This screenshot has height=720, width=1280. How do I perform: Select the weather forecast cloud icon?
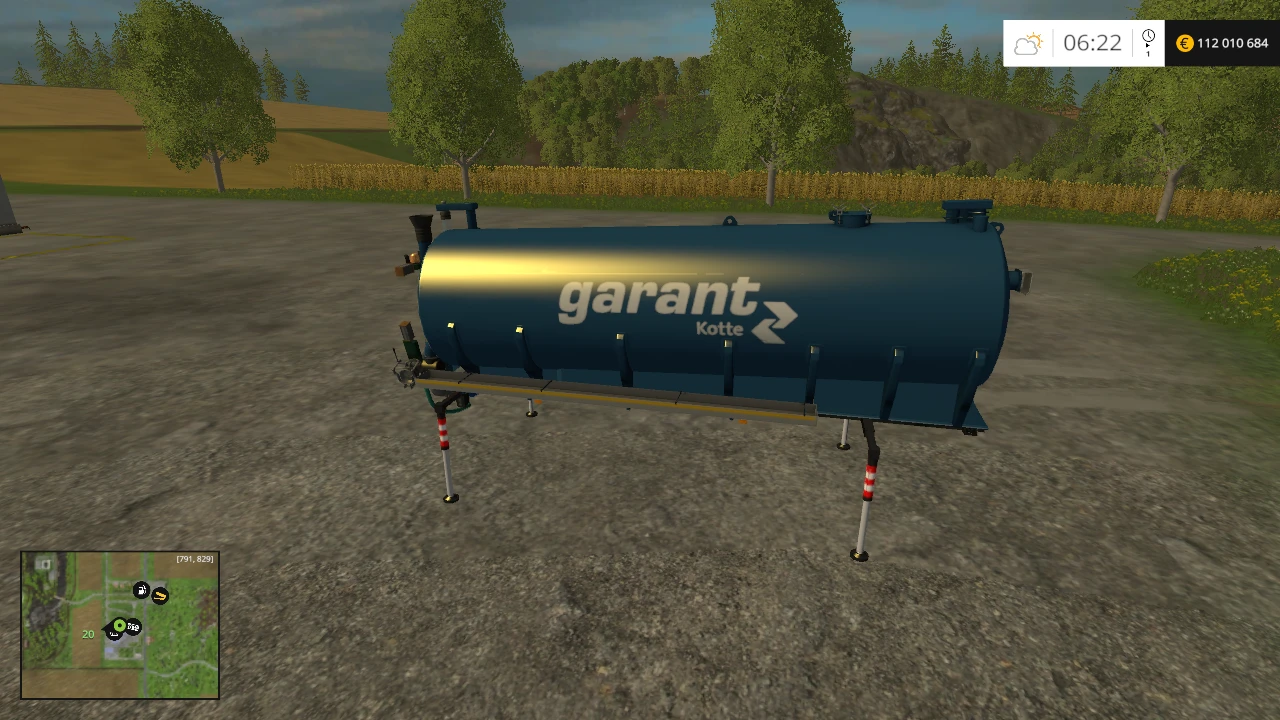point(1028,42)
